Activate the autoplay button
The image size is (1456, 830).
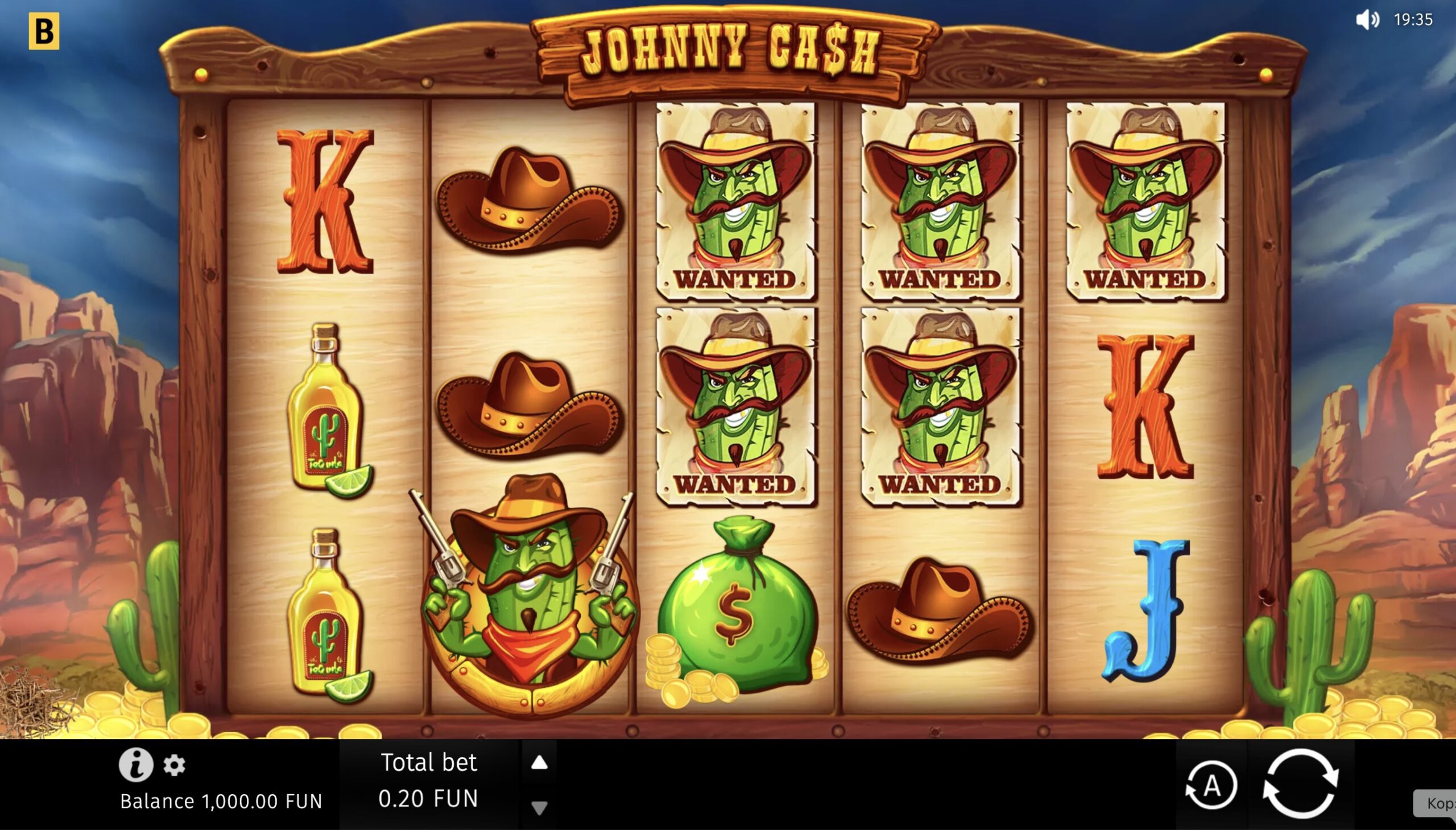click(x=1211, y=787)
